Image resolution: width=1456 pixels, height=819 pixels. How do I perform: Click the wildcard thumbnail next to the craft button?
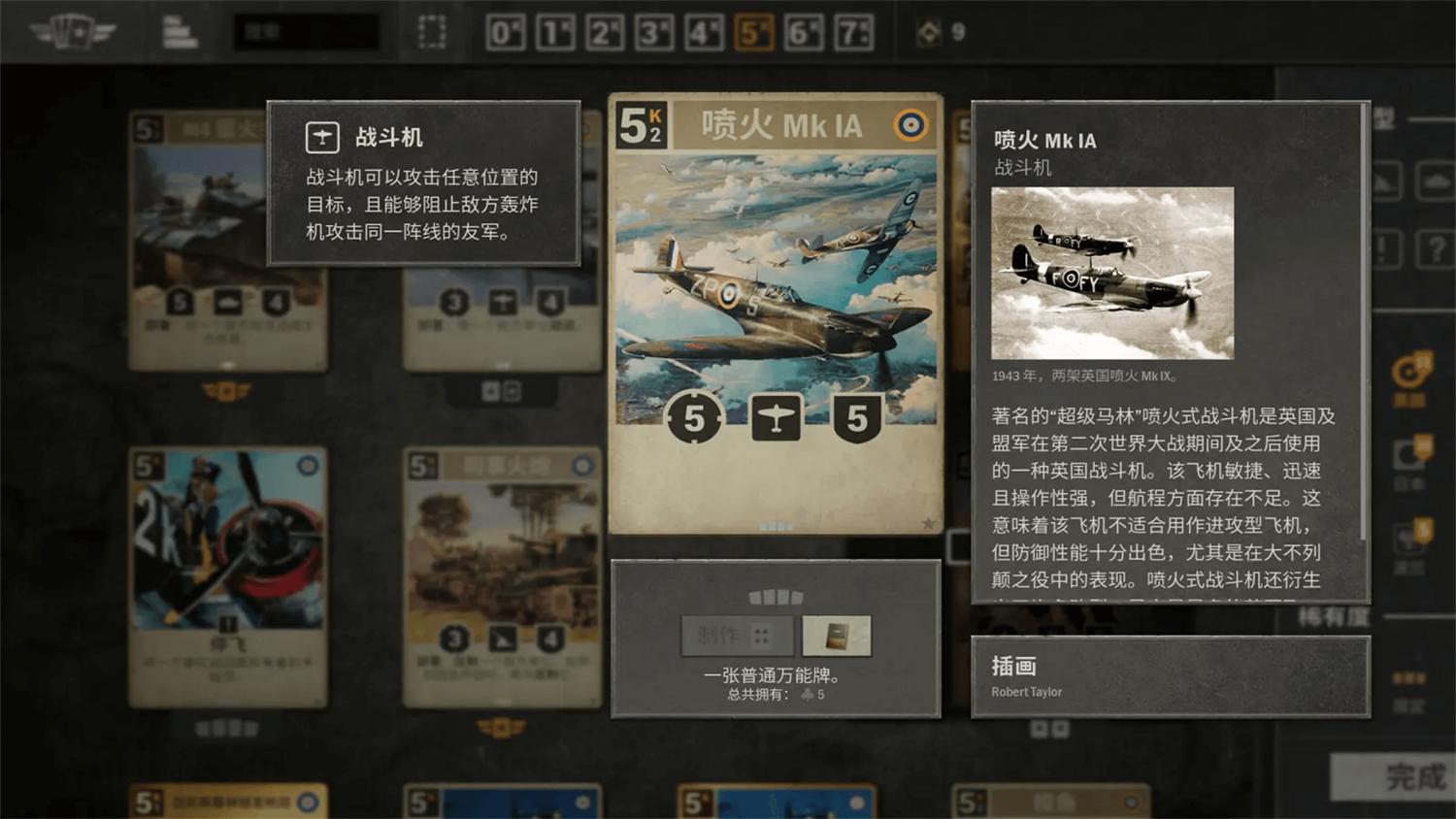tap(838, 636)
